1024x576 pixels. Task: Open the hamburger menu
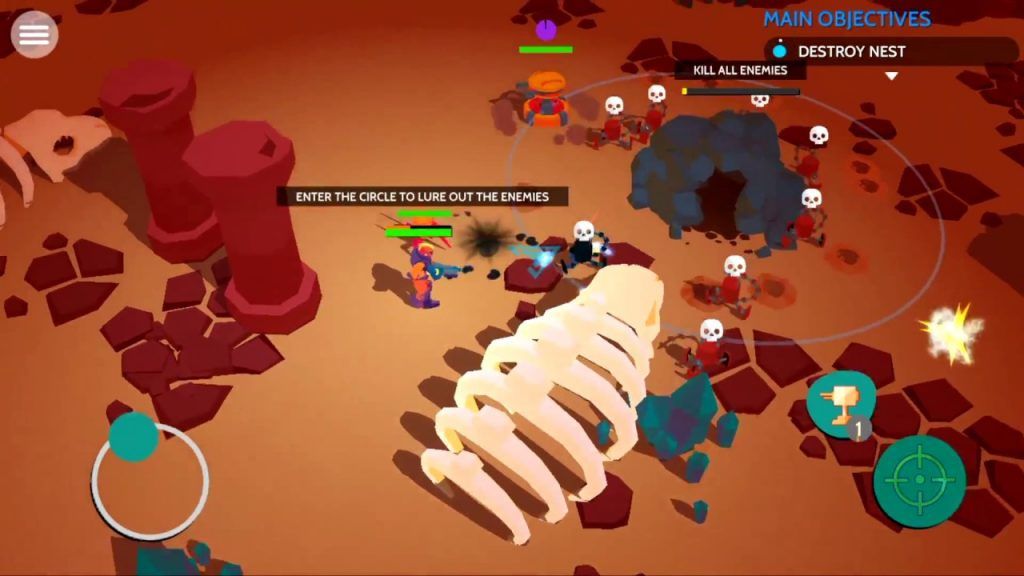[x=34, y=35]
